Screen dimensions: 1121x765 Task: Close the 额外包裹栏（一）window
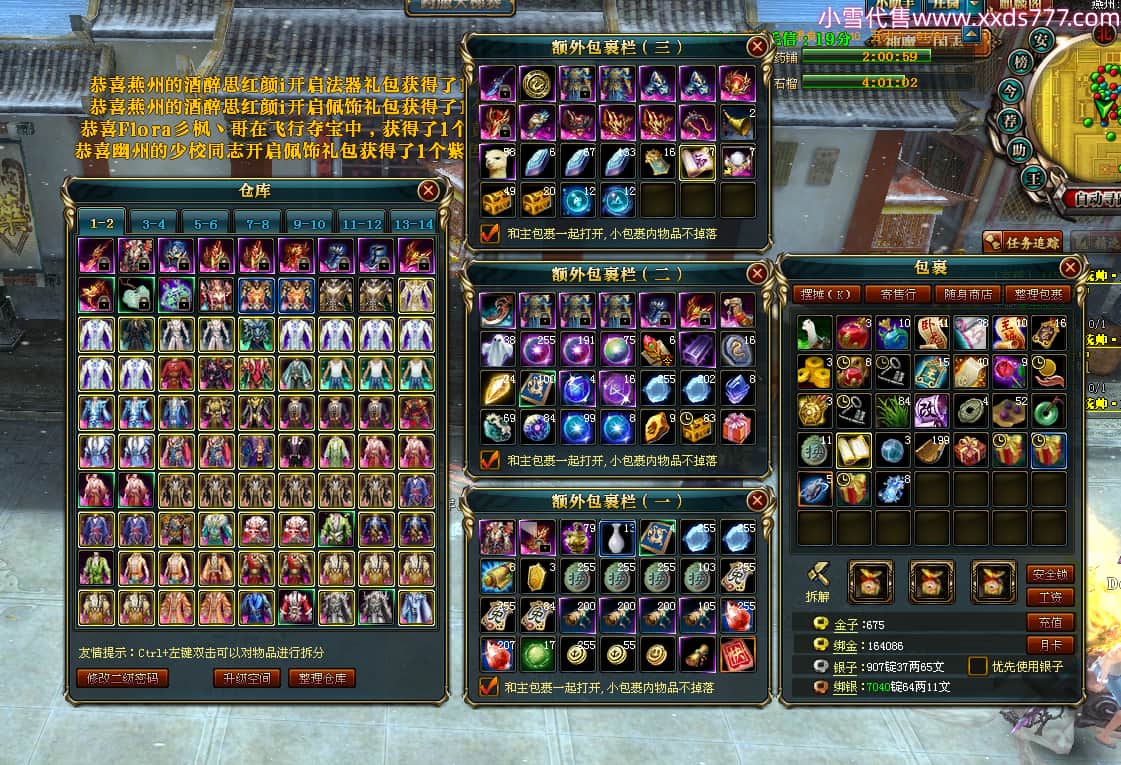coord(757,500)
